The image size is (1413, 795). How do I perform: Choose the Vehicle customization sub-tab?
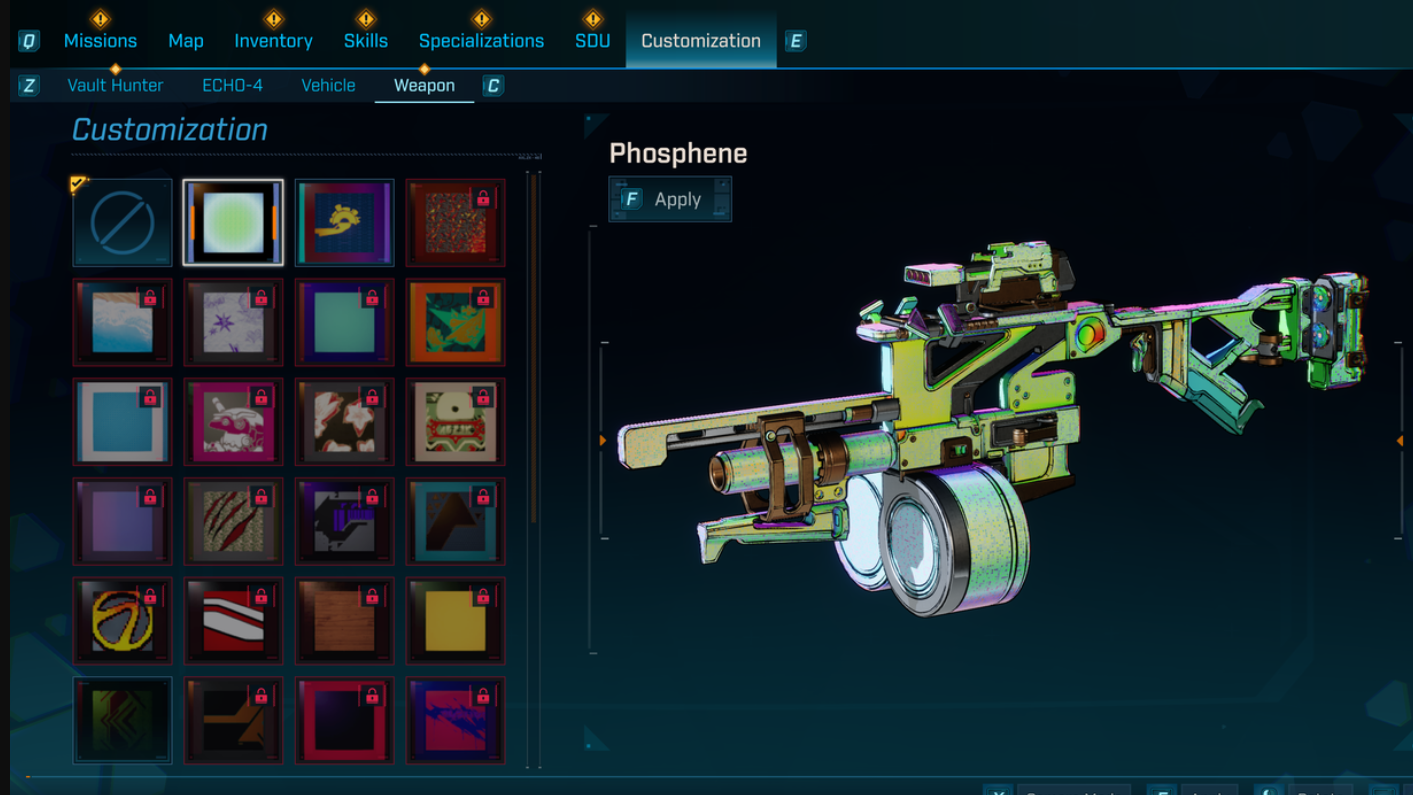tap(328, 85)
